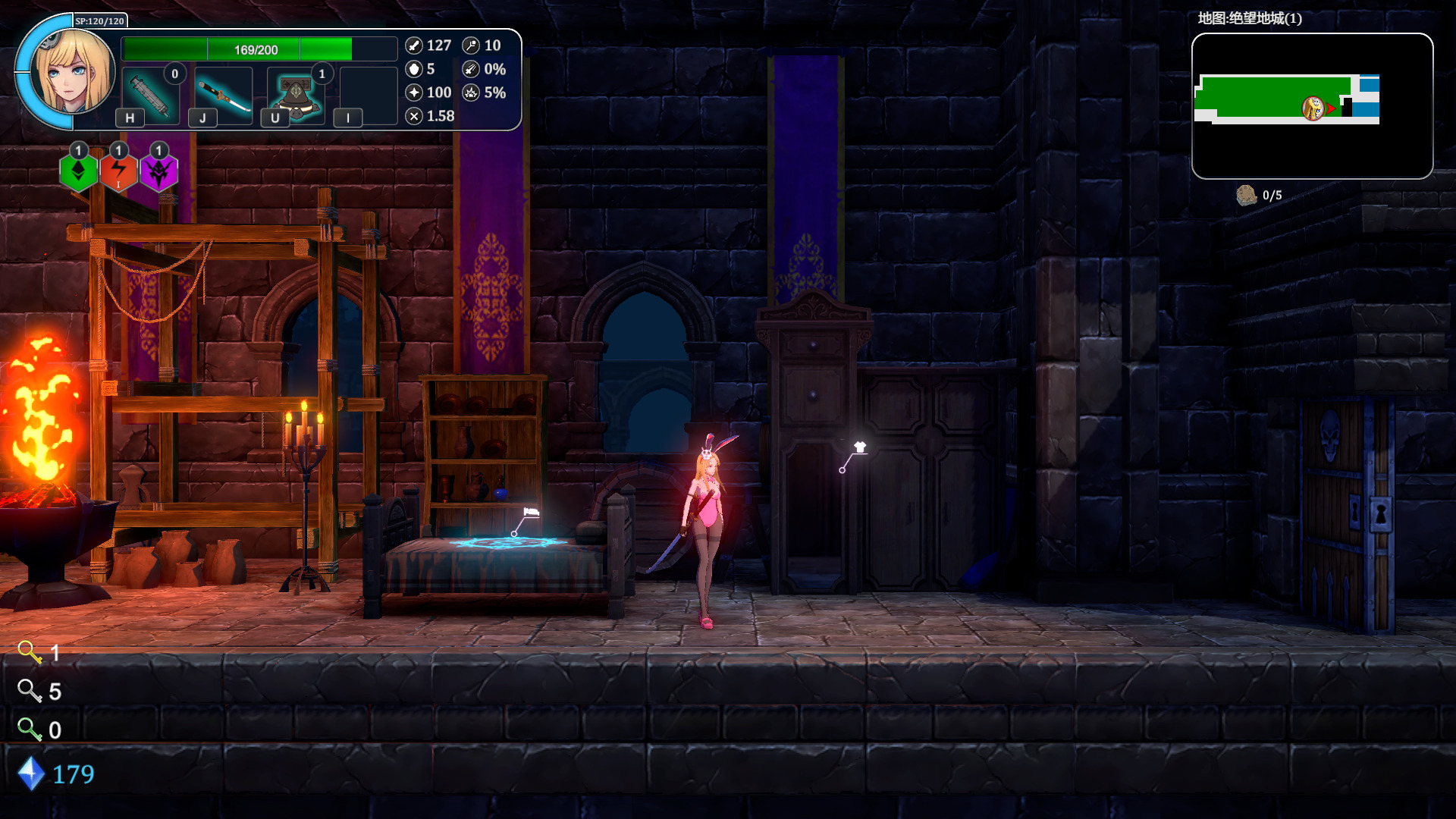Viewport: 1456px width, 819px height.
Task: Click the red lightning bolt buff
Action: coord(118,172)
